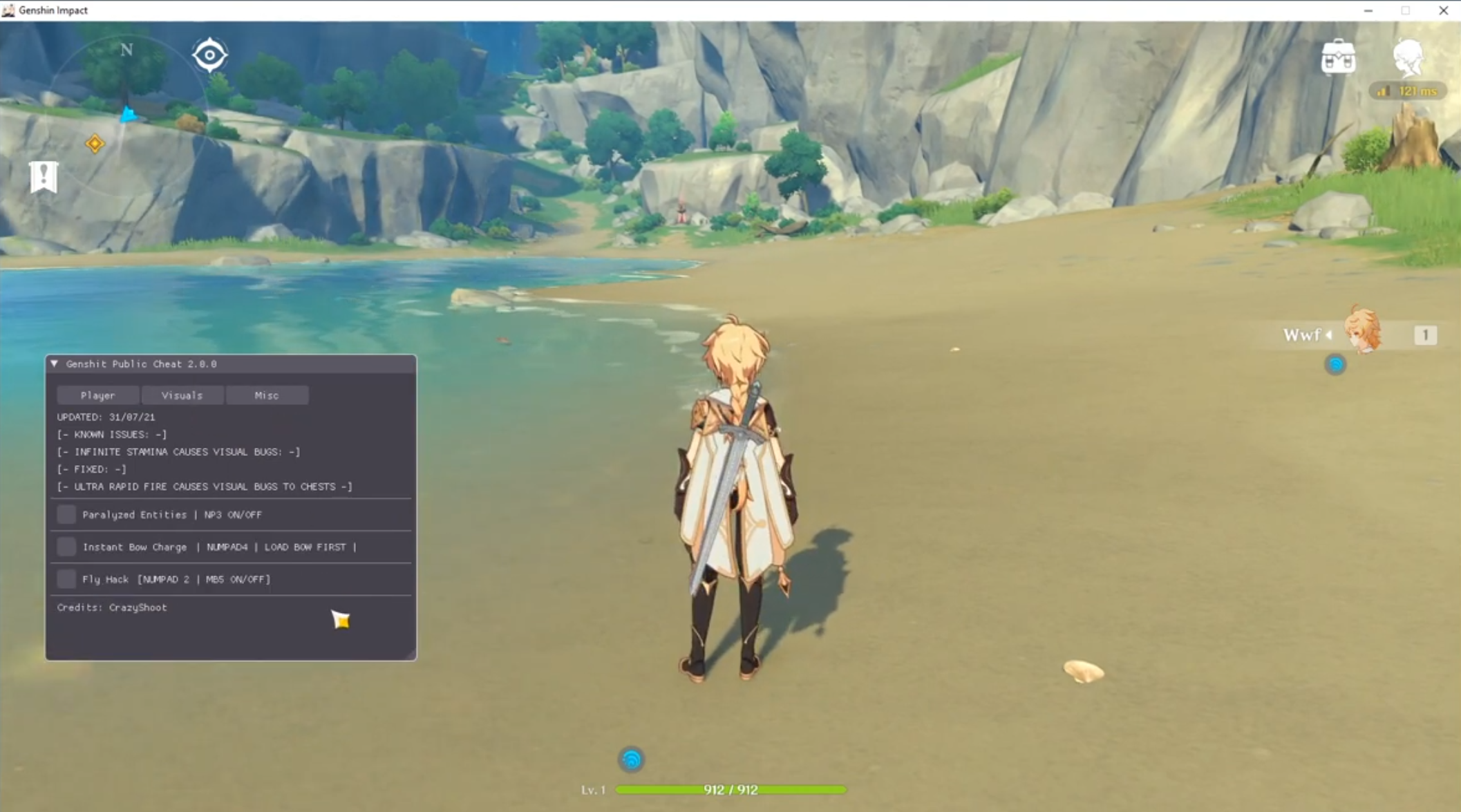The height and width of the screenshot is (812, 1461).
Task: Close the Genshin Impact window
Action: pos(1443,10)
